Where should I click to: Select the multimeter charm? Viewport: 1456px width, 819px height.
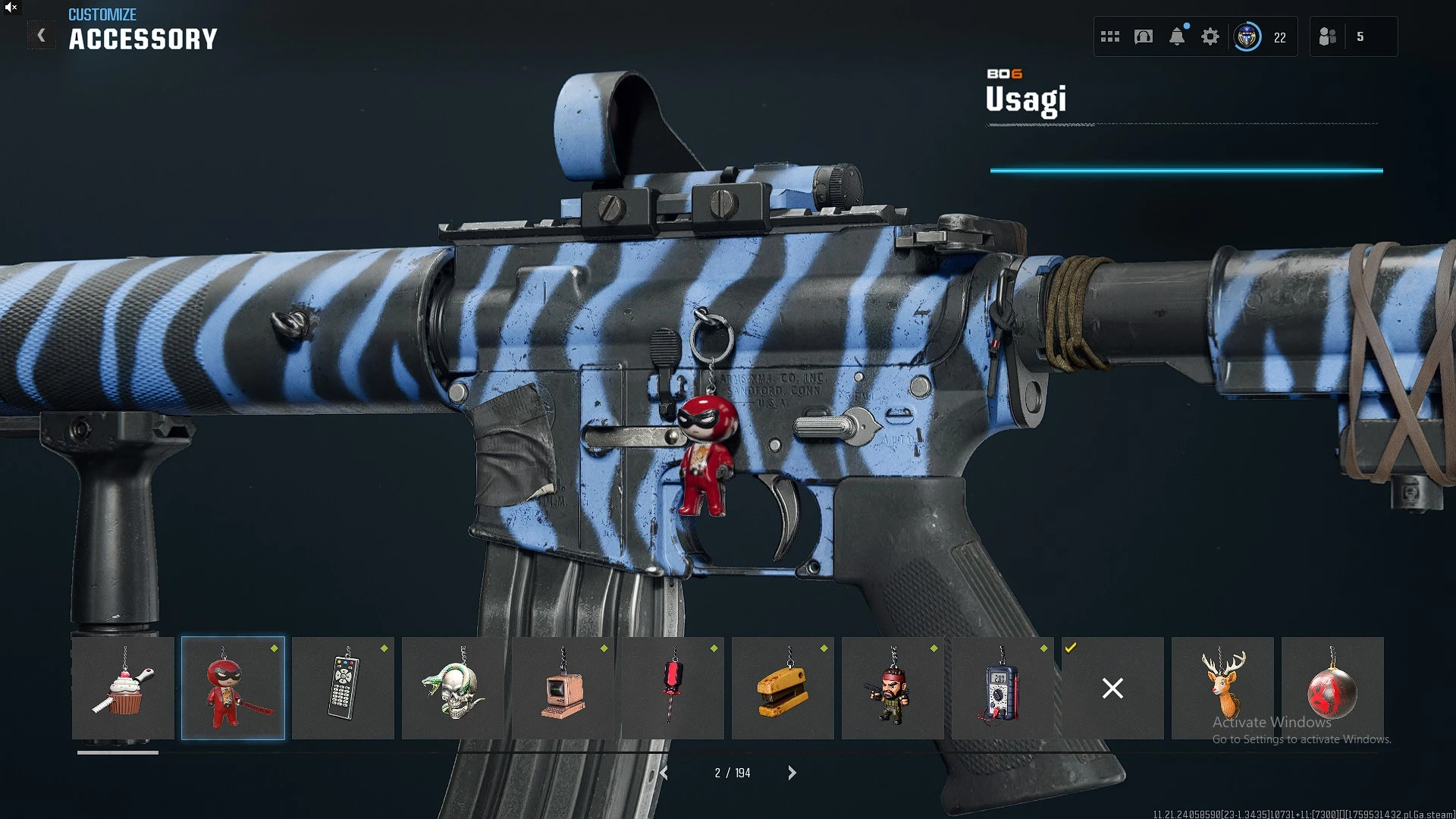(x=1003, y=688)
